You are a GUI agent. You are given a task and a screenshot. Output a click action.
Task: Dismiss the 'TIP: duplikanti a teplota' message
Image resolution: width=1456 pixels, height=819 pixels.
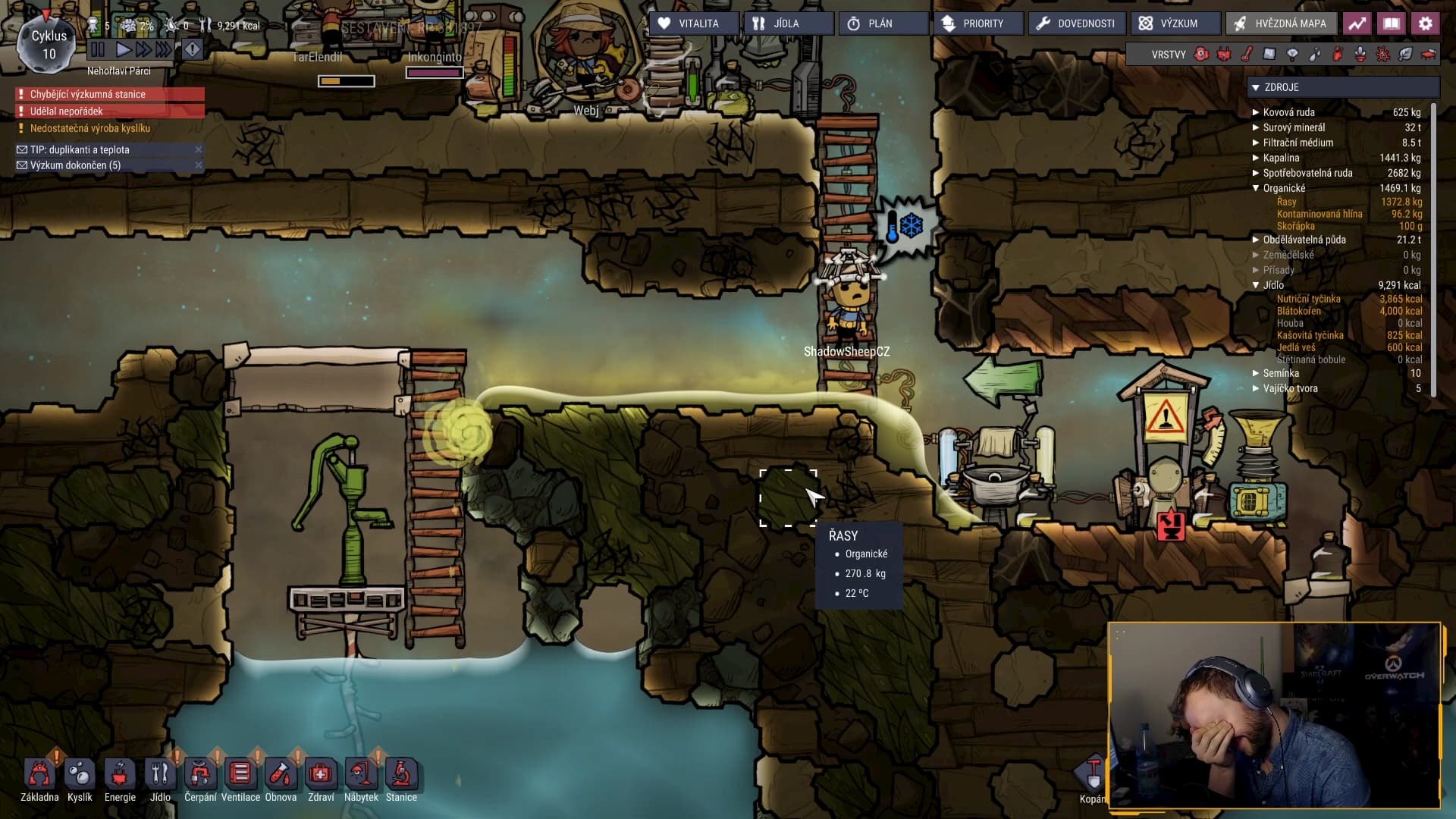pos(199,149)
